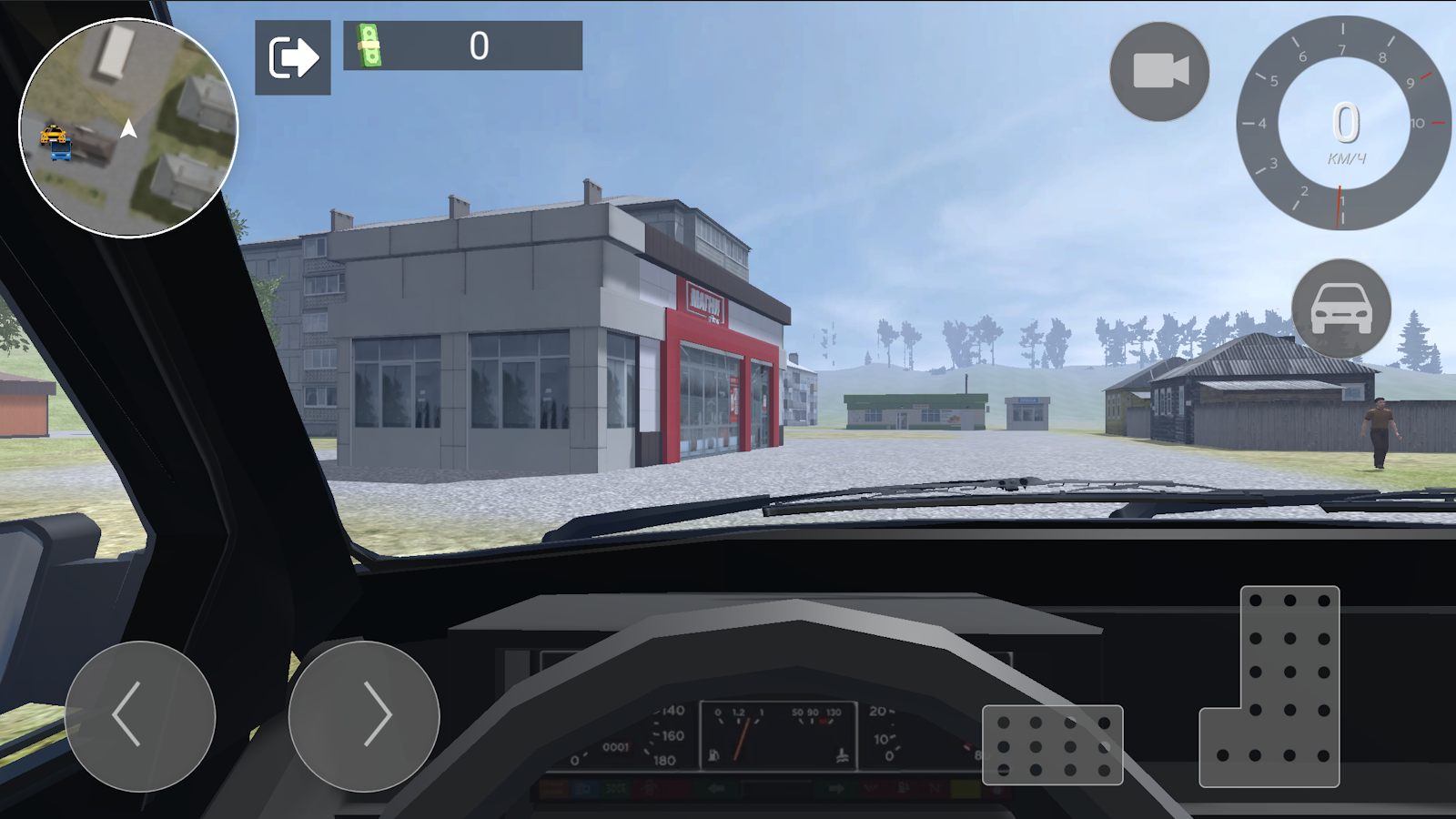Tap the green cash money icon
The image size is (1456, 819).
pyautogui.click(x=368, y=44)
